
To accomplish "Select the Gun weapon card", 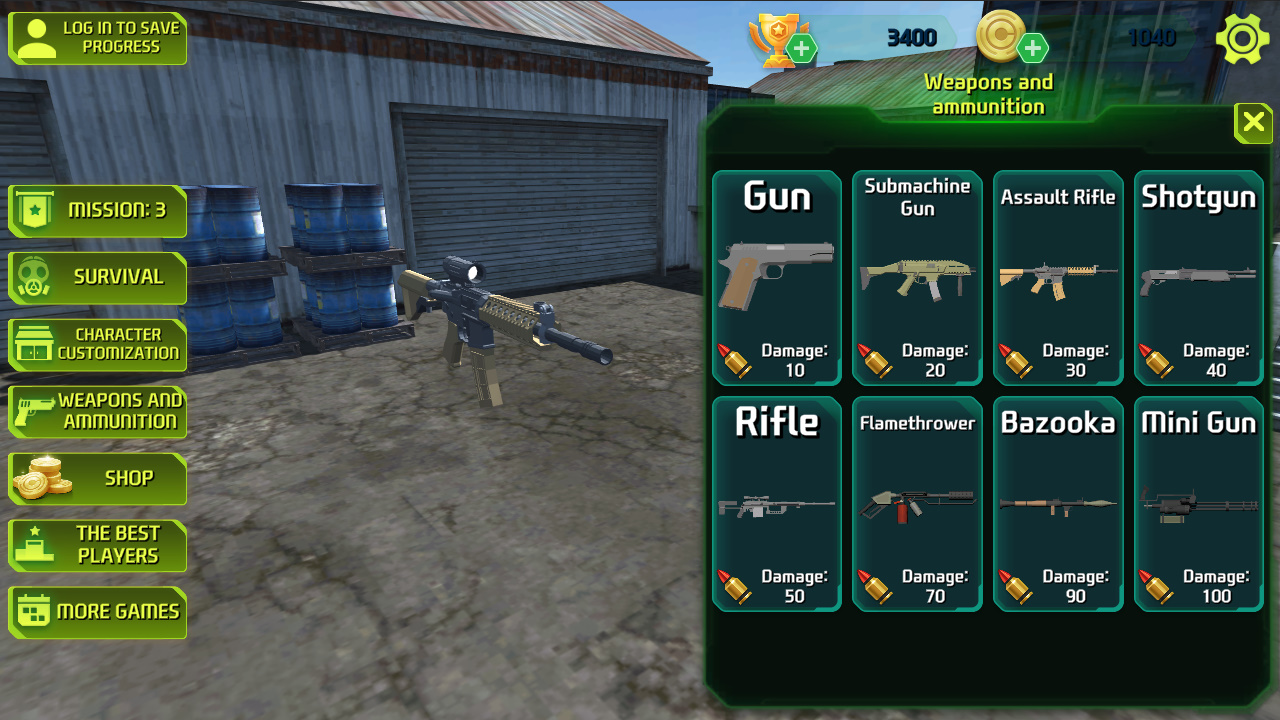I will click(x=776, y=277).
